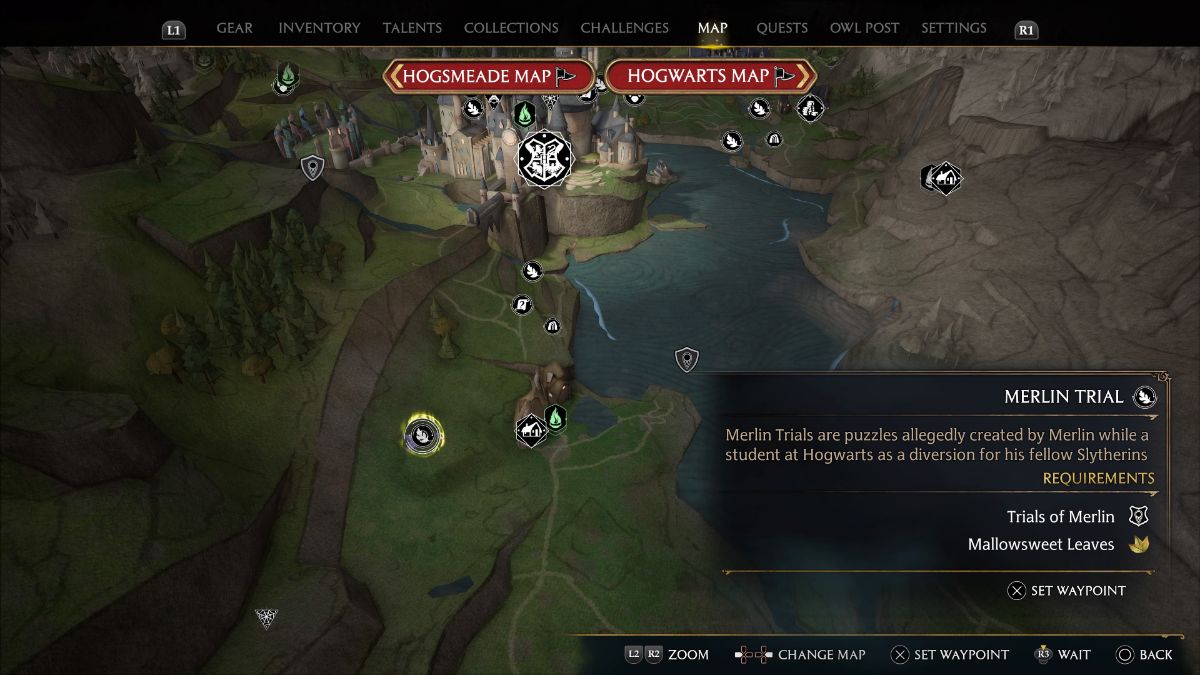Viewport: 1200px width, 675px height.
Task: Go to the Settings tab
Action: click(x=954, y=28)
